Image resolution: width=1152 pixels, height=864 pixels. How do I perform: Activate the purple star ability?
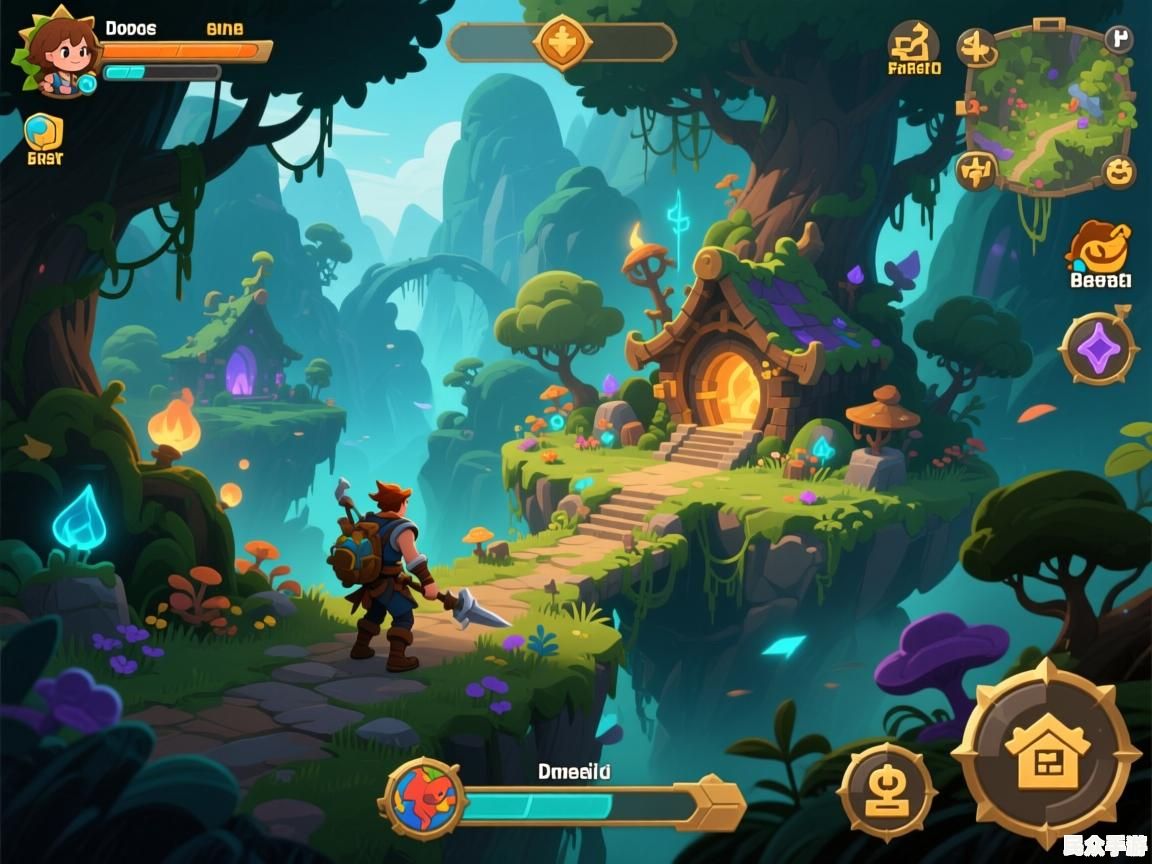[1098, 349]
